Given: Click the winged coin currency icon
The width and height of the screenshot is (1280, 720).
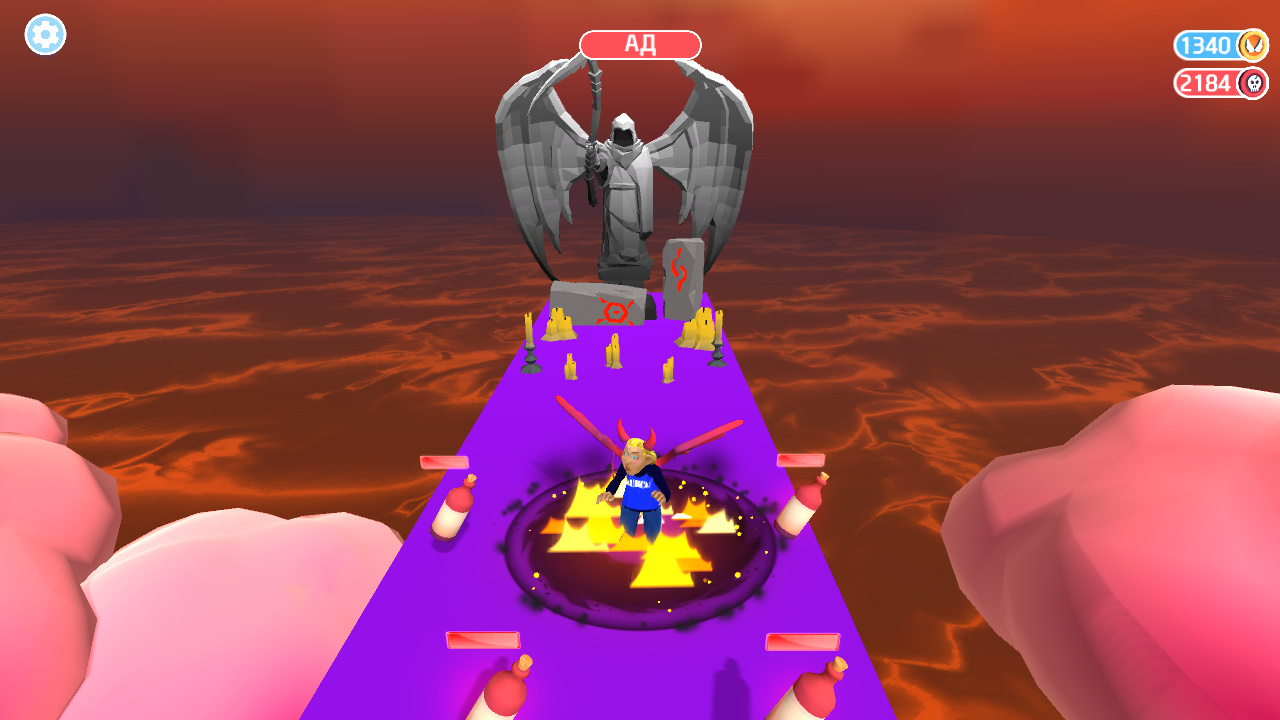Looking at the screenshot, I should tap(1253, 45).
